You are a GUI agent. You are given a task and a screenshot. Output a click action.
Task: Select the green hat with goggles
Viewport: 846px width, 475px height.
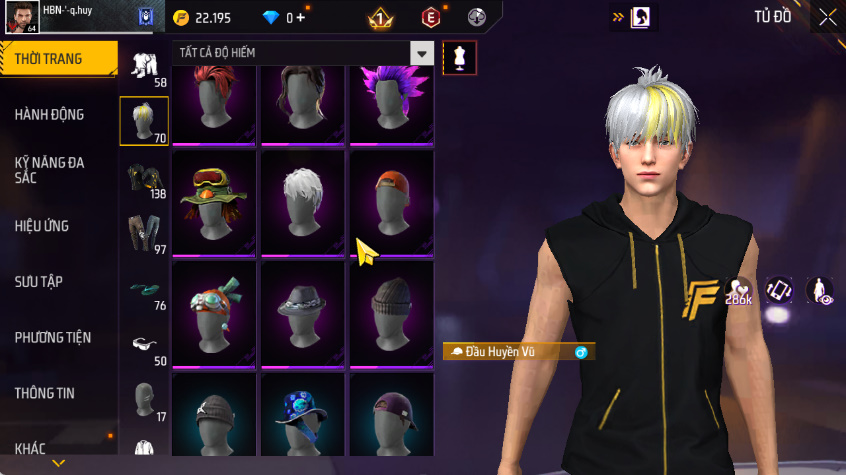[x=214, y=202]
